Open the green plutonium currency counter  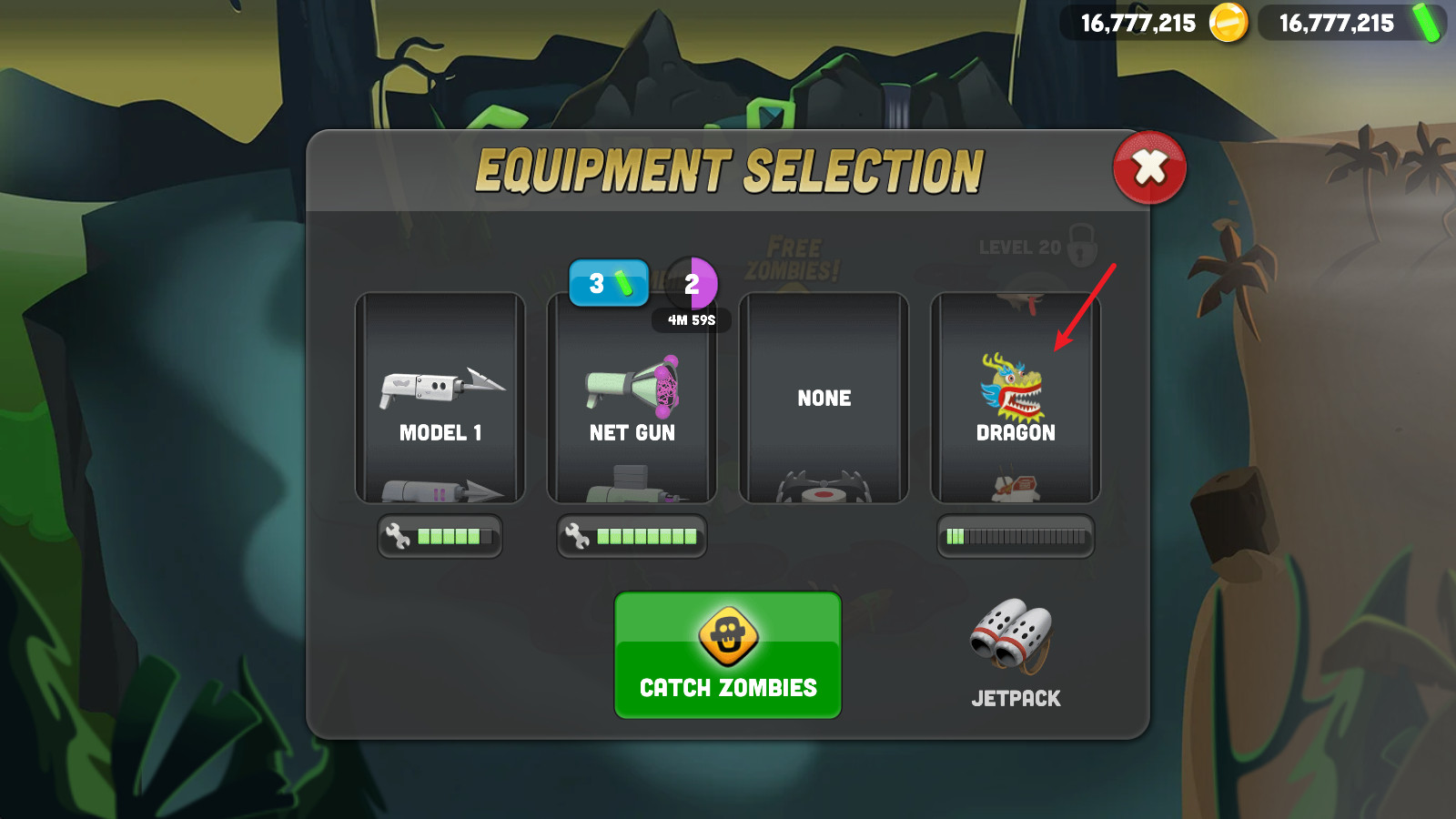pyautogui.click(x=1351, y=23)
